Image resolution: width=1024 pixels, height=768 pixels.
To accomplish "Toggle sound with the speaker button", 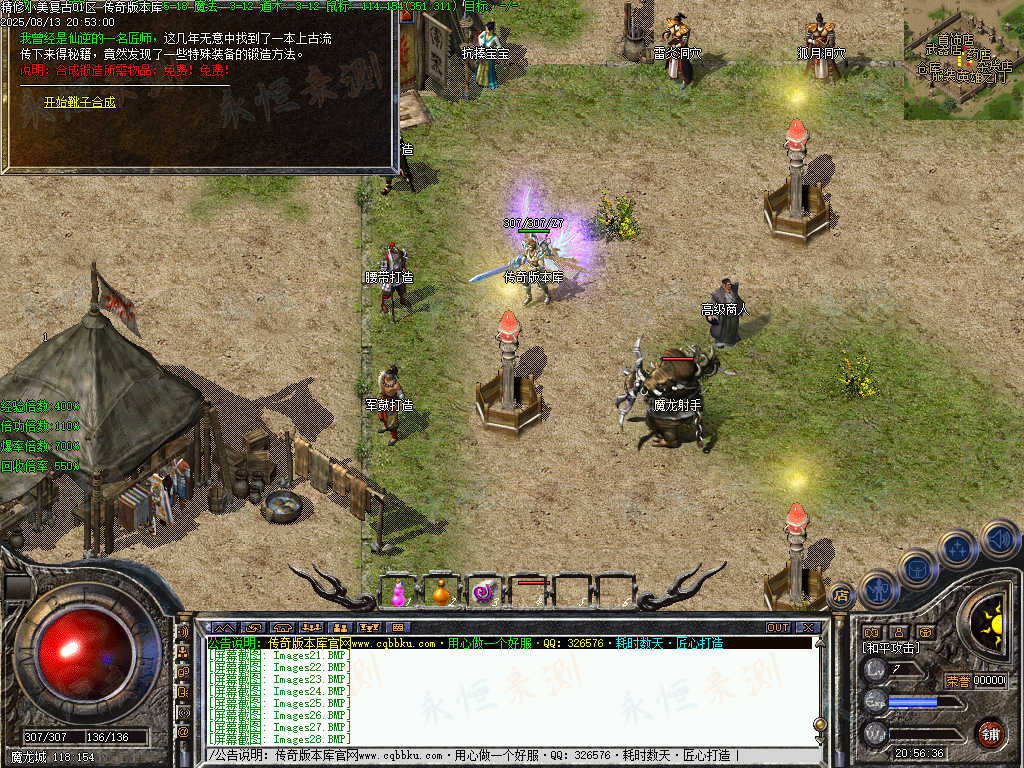I will tap(999, 539).
